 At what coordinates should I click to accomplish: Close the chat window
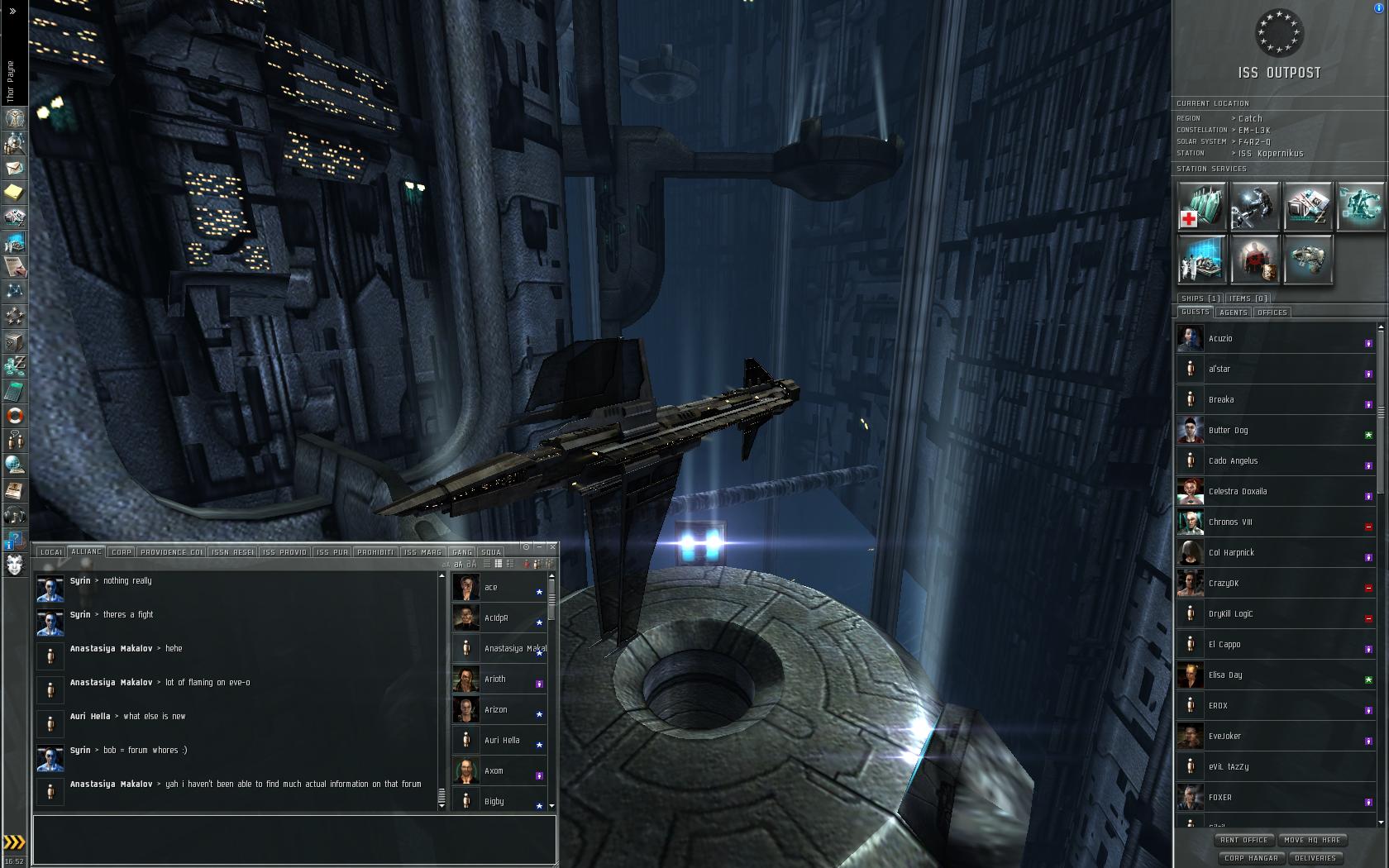click(552, 546)
